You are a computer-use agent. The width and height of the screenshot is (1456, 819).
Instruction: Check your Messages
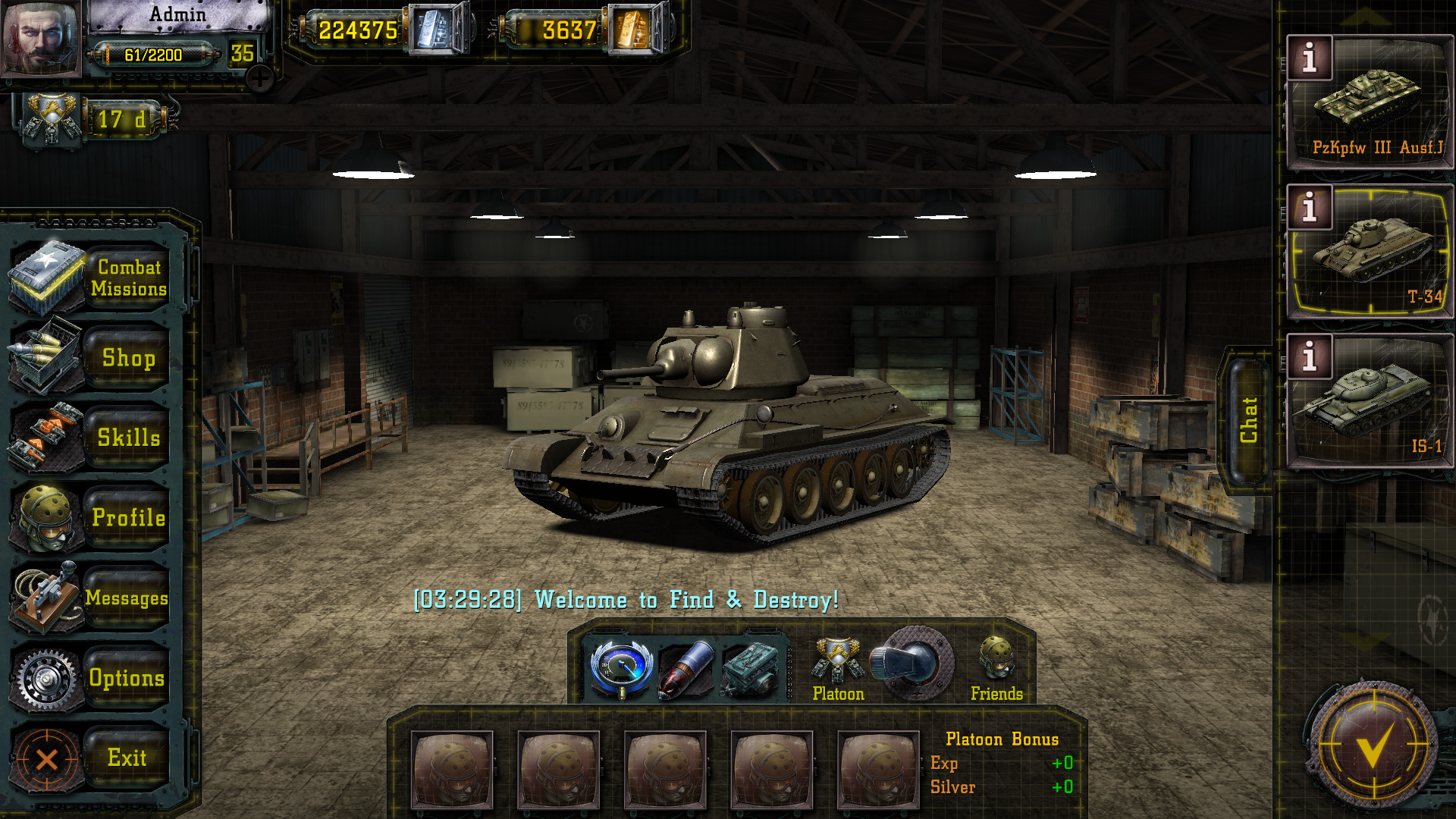pos(127,599)
